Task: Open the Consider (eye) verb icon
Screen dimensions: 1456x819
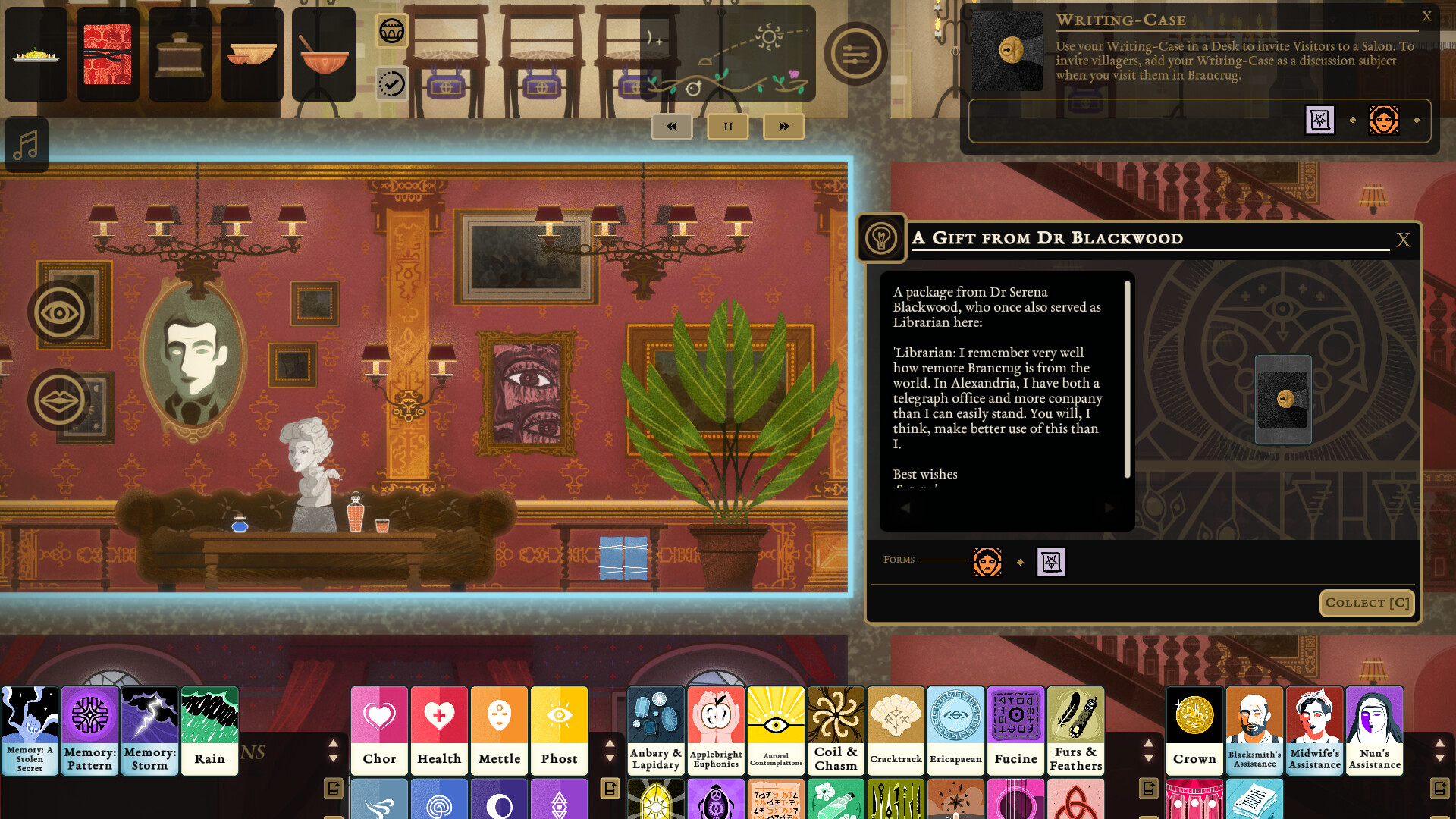Action: (57, 311)
